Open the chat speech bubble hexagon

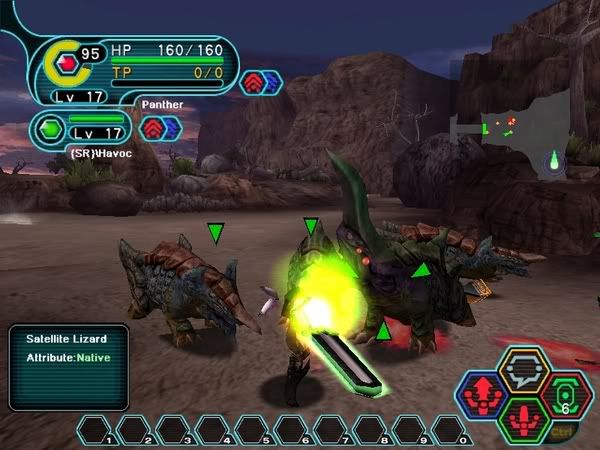click(x=524, y=371)
